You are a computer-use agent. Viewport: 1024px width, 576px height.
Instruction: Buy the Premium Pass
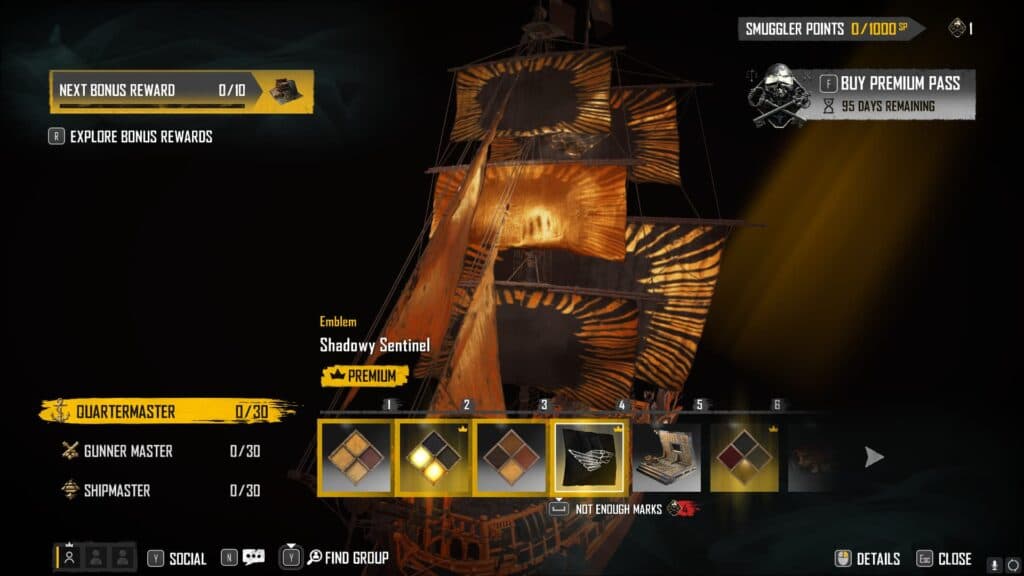890,84
